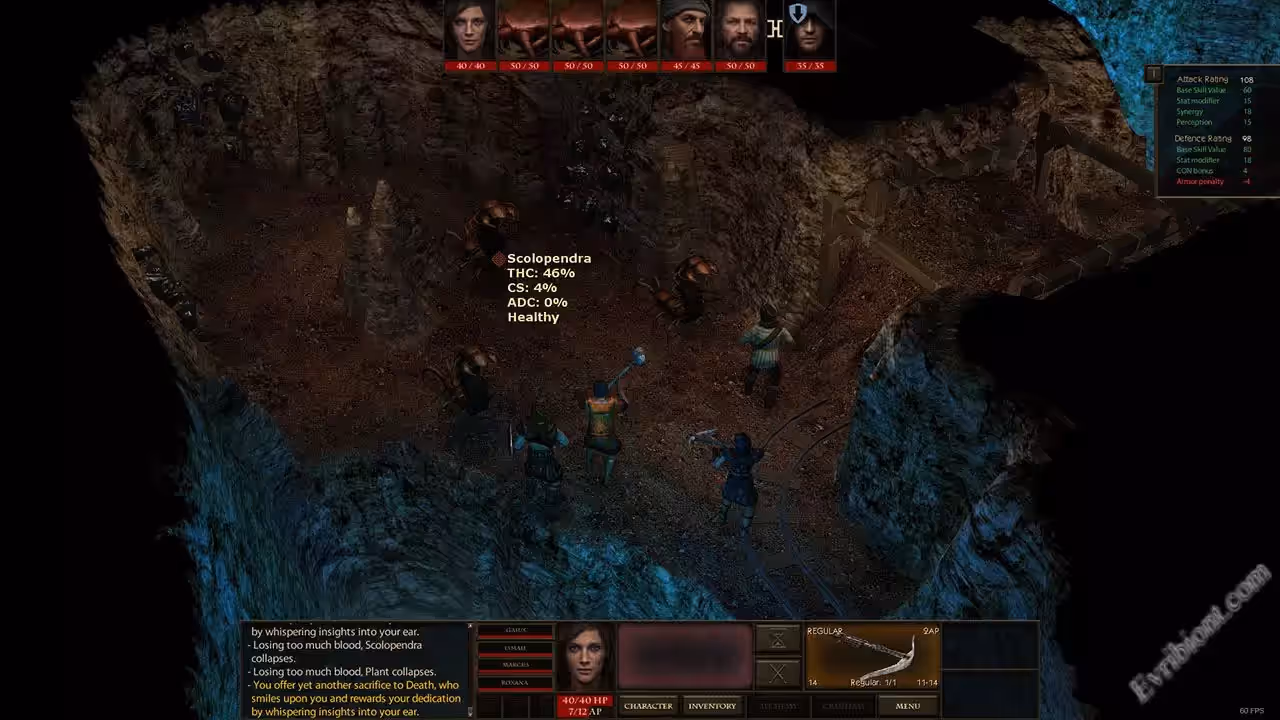This screenshot has height=720, width=1280.
Task: Click the X button below the hourglass
Action: tap(777, 673)
